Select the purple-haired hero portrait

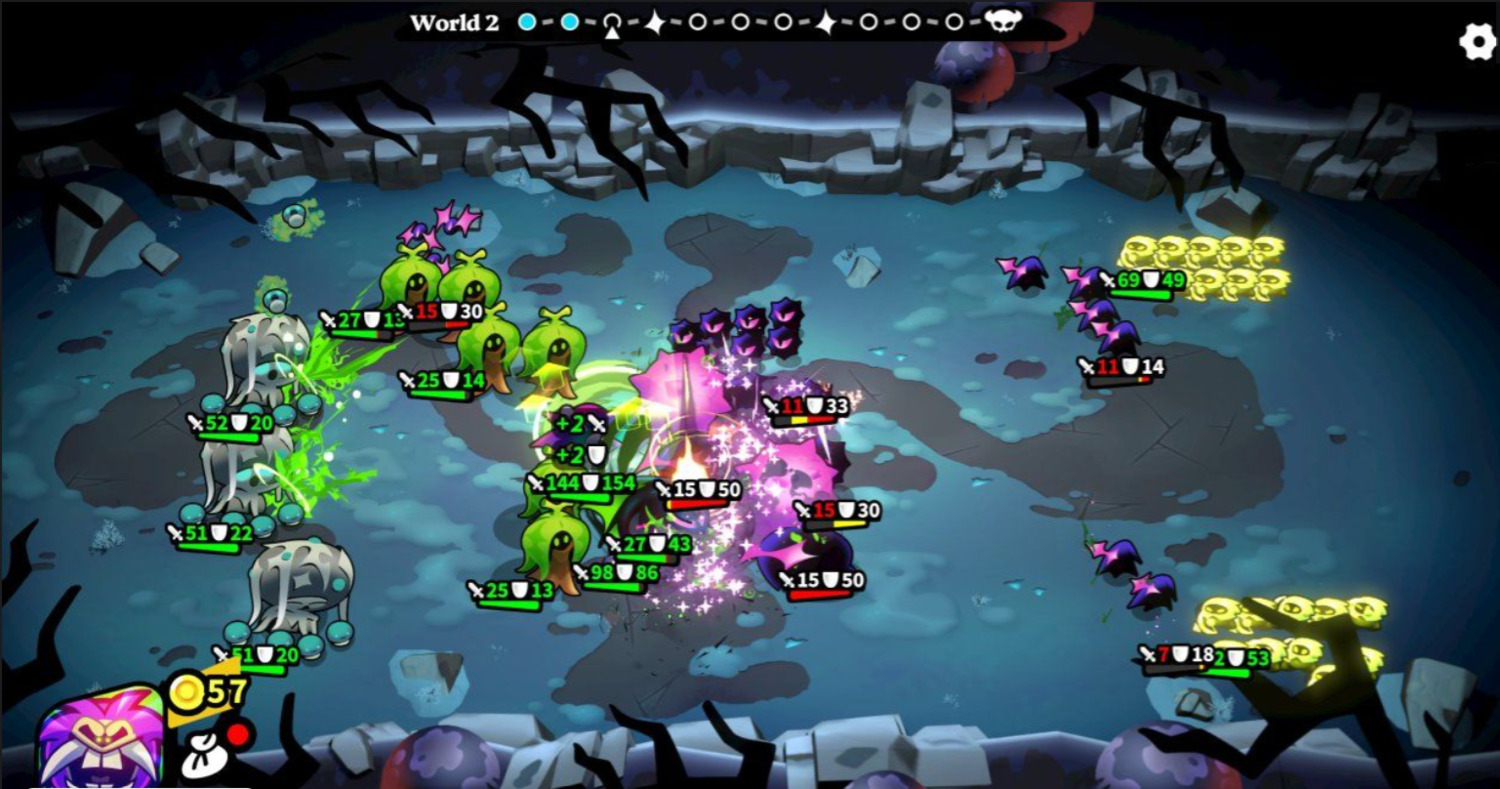point(100,738)
